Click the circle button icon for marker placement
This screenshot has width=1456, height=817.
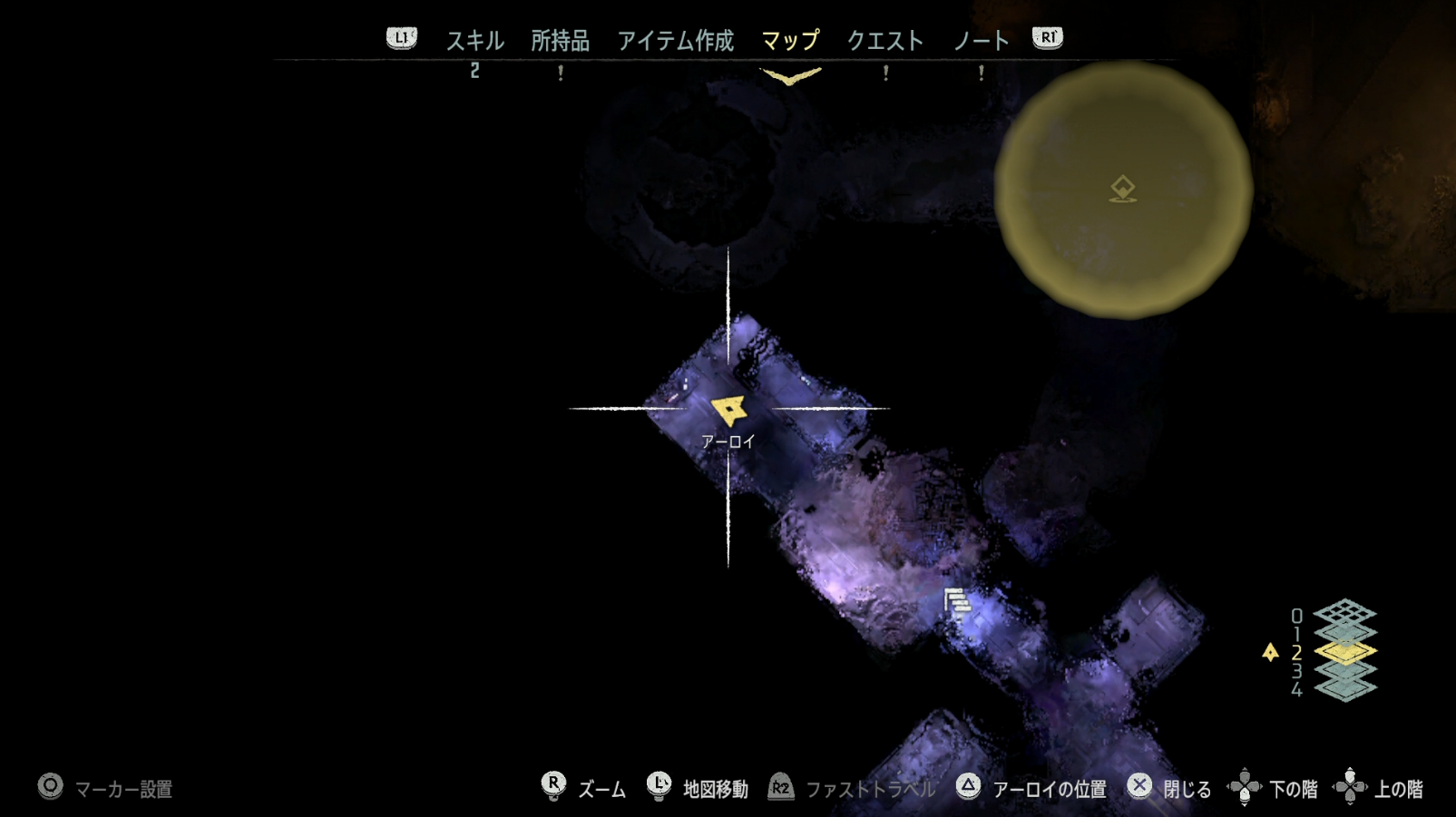(x=50, y=788)
